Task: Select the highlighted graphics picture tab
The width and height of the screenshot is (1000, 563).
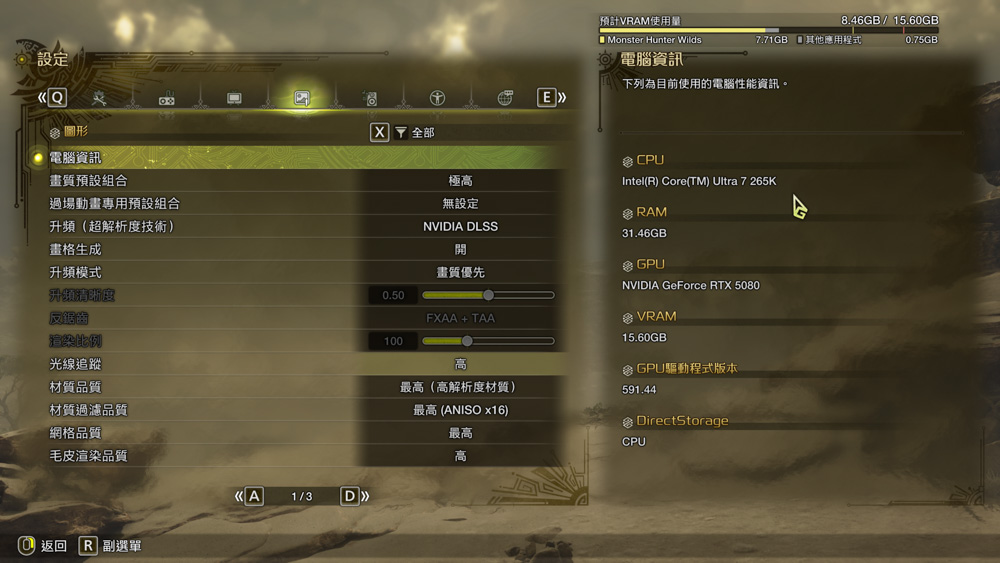Action: pyautogui.click(x=302, y=98)
